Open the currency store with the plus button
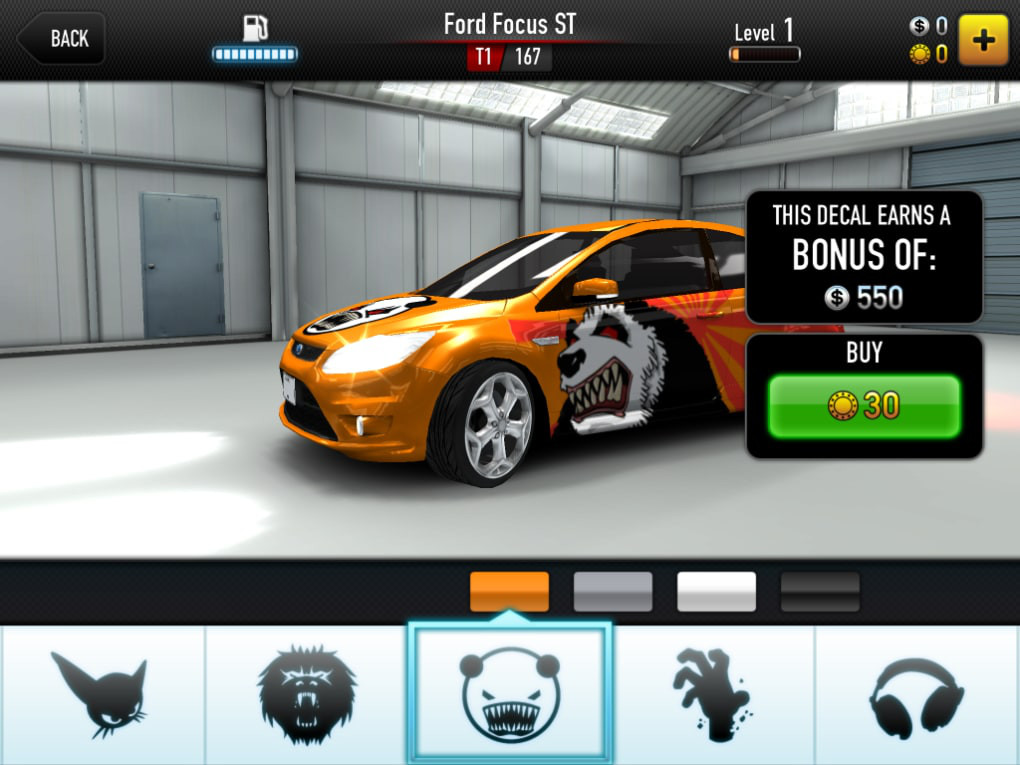 983,39
